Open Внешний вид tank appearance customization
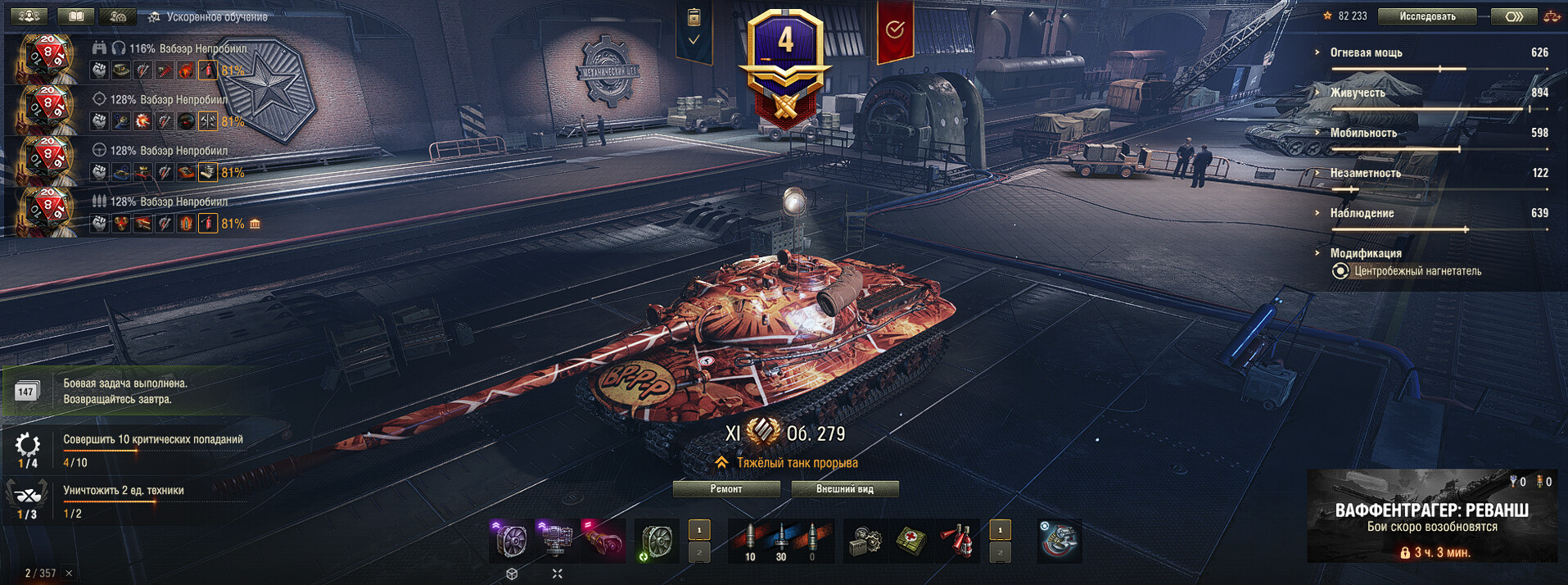This screenshot has height=585, width=1568. (x=844, y=489)
